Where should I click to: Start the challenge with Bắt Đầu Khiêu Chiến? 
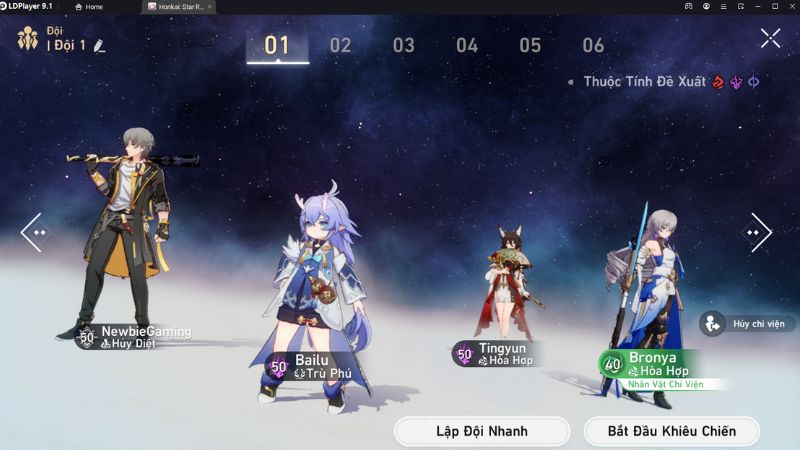(672, 431)
